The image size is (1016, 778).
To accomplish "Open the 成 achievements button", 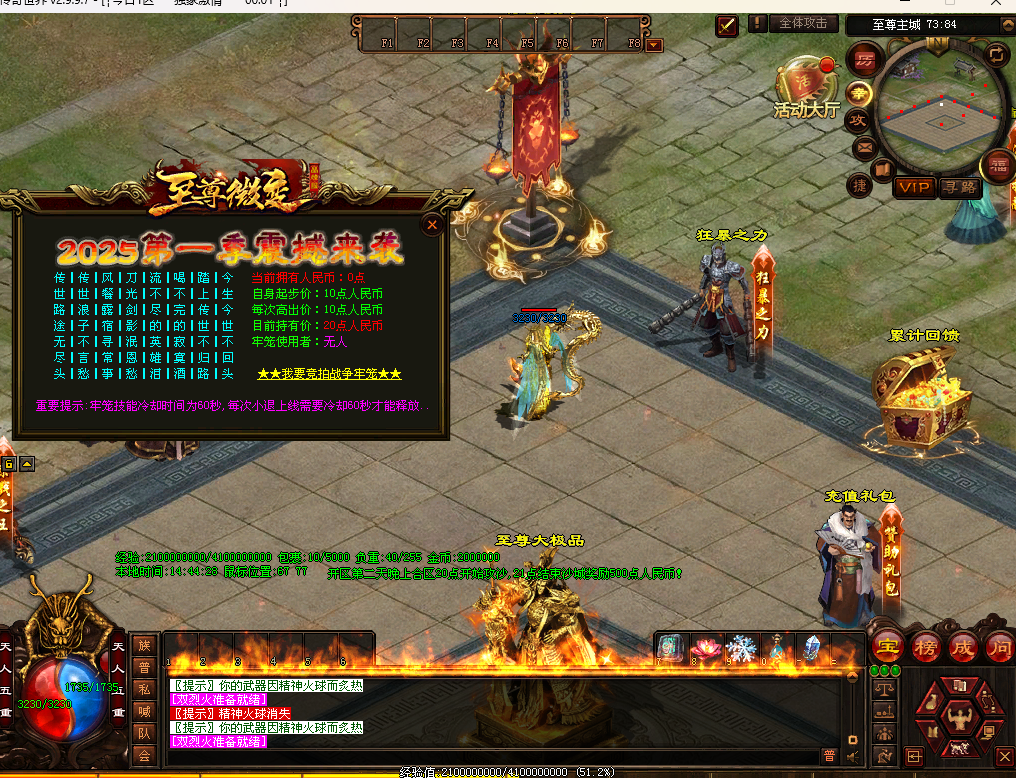I will click(x=962, y=645).
